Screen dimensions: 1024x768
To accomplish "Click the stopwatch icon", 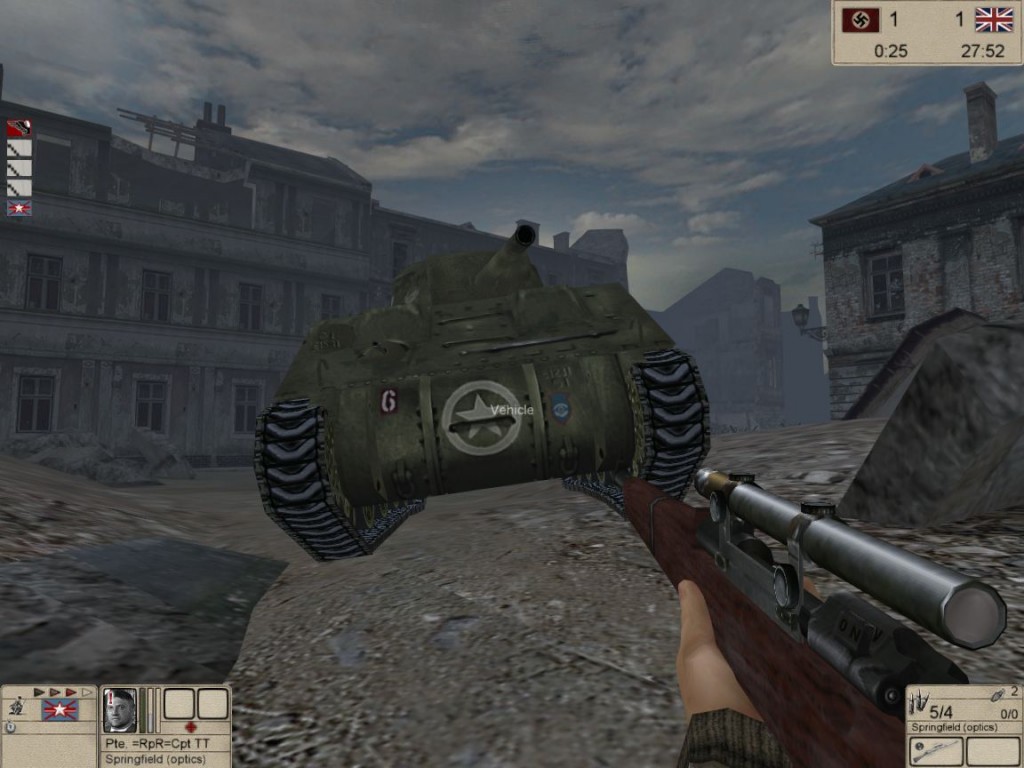I will click(x=11, y=727).
